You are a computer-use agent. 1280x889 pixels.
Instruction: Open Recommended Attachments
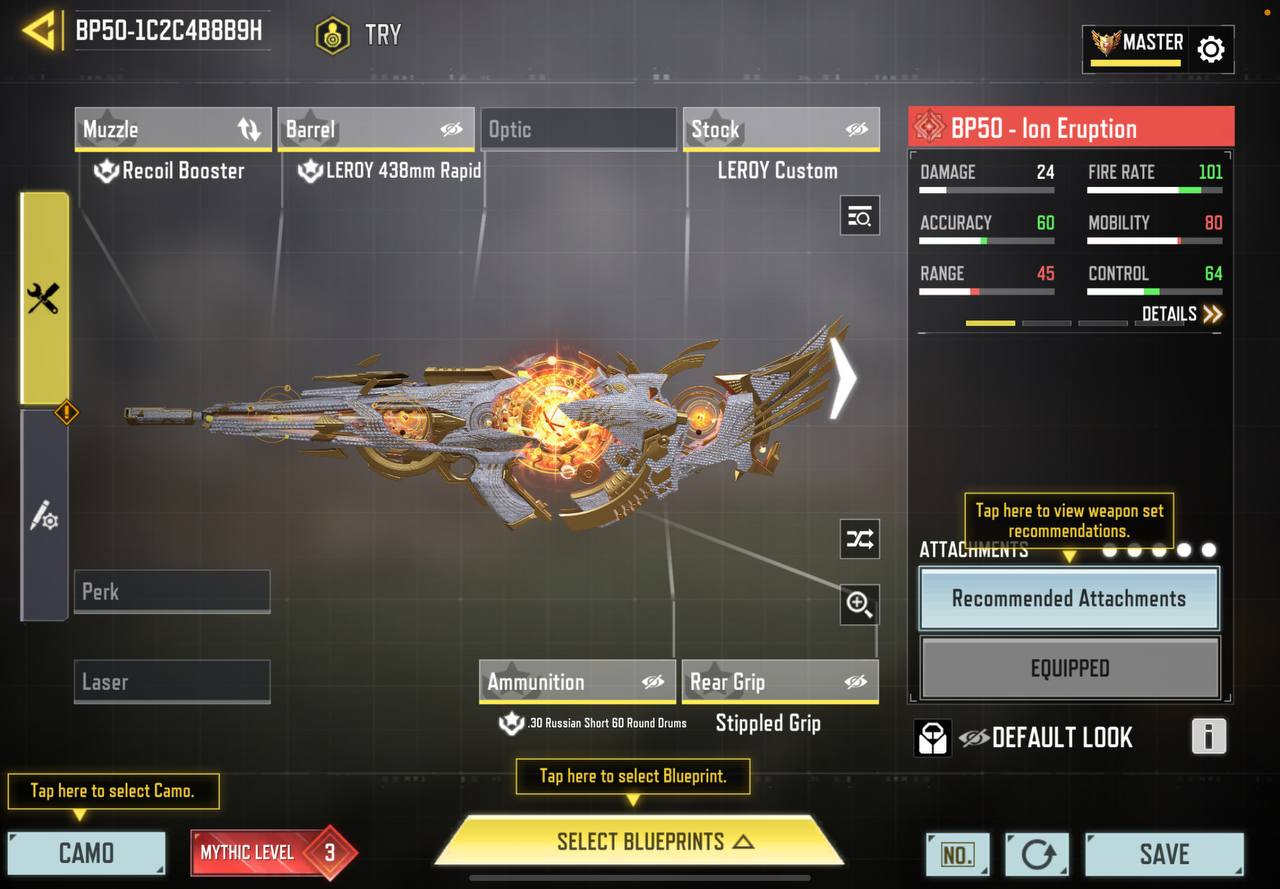coord(1069,599)
